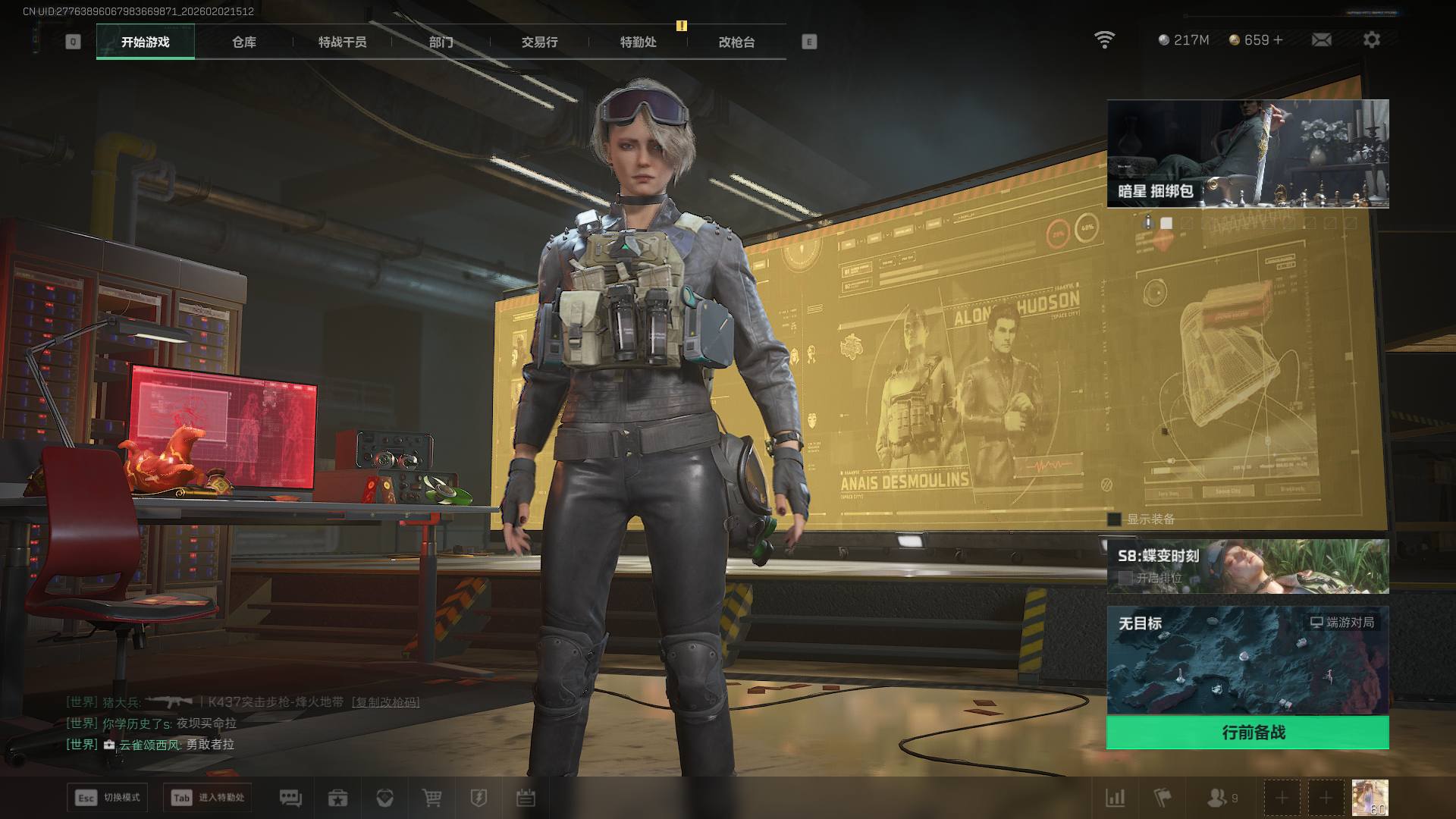This screenshot has height=819, width=1456.
Task: Open the mail envelope icon
Action: pos(1321,40)
